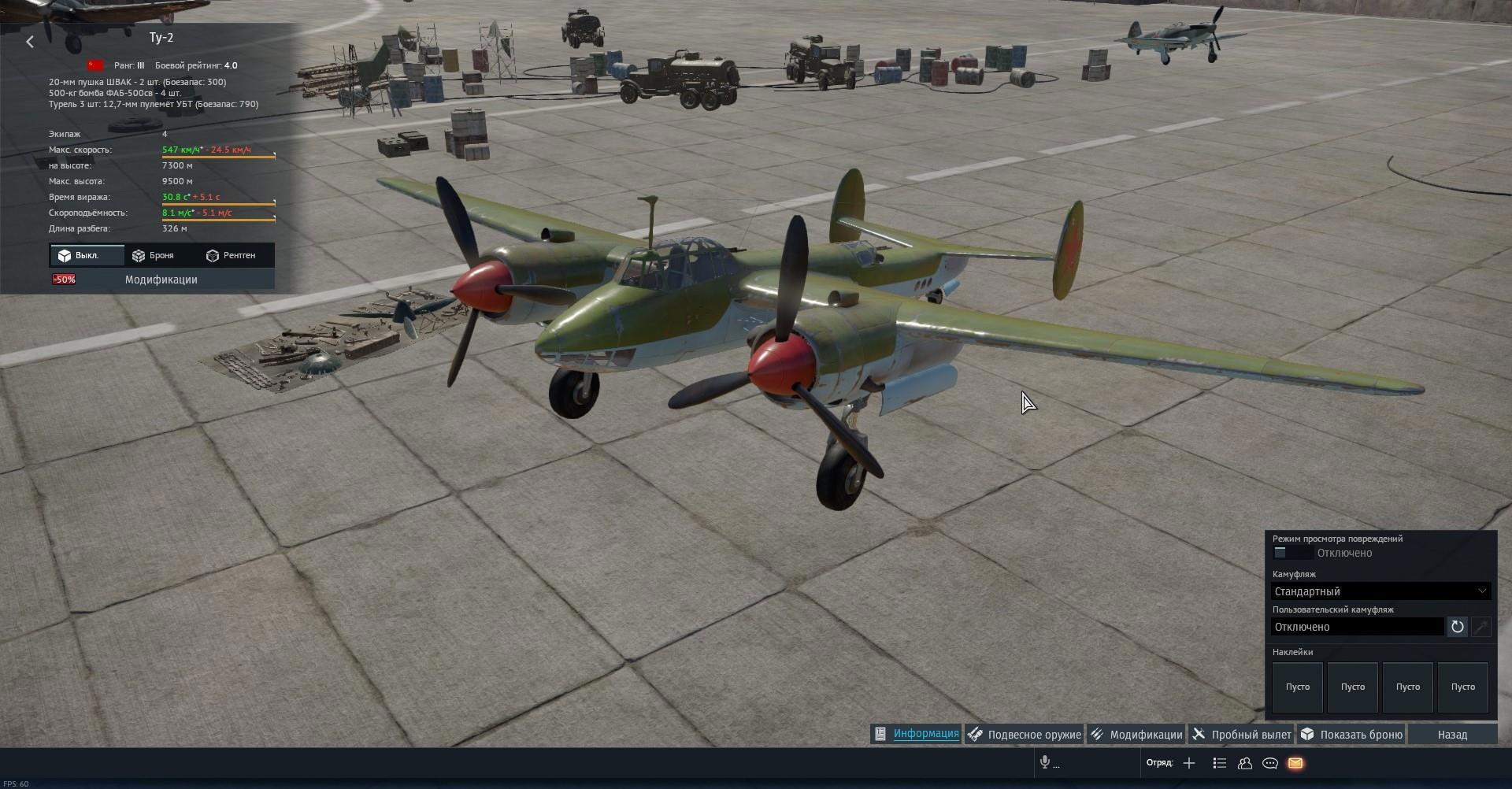Open the Информация button
The height and width of the screenshot is (789, 1512).
(x=917, y=734)
